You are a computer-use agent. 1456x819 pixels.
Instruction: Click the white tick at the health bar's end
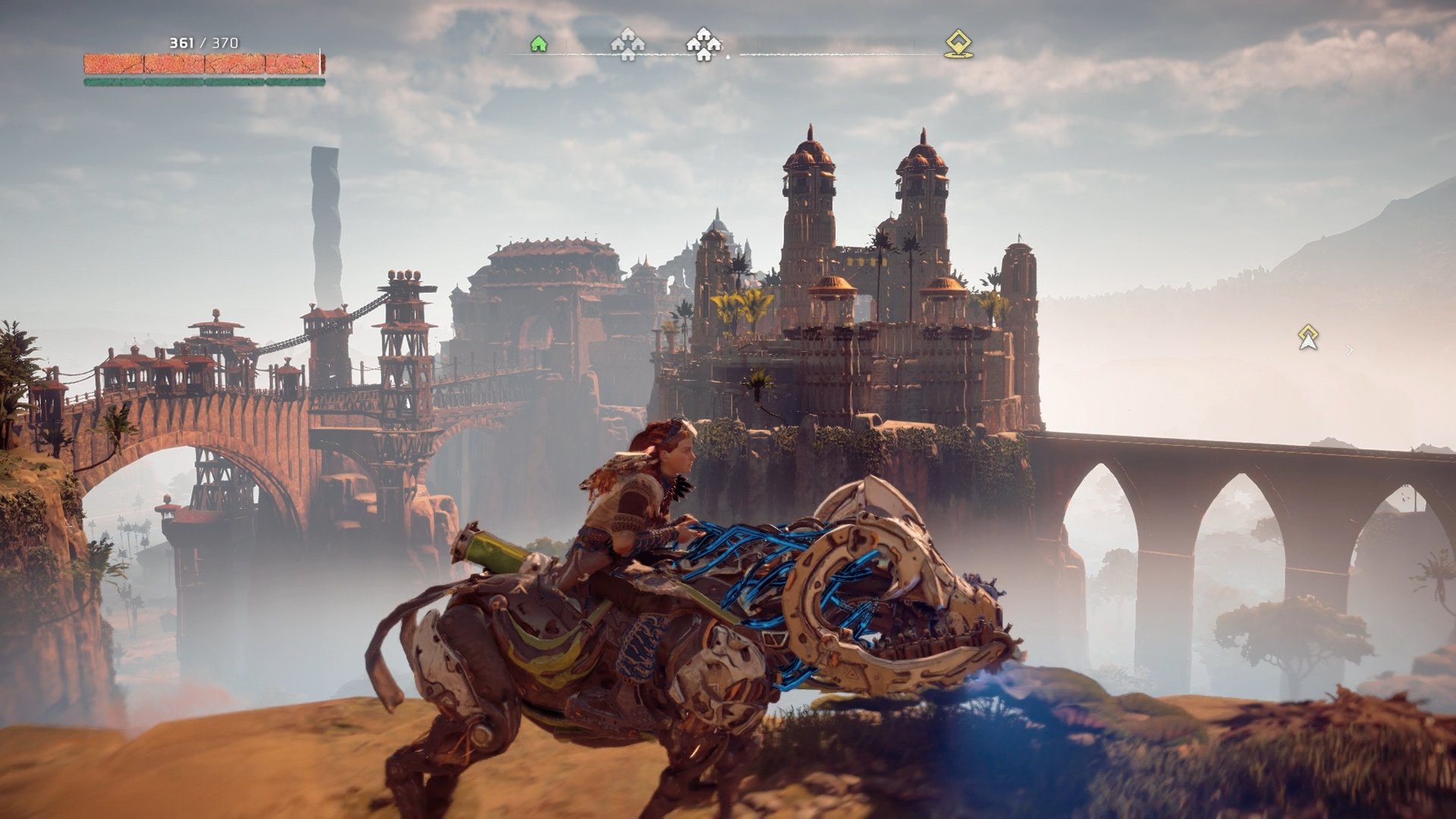coord(320,61)
